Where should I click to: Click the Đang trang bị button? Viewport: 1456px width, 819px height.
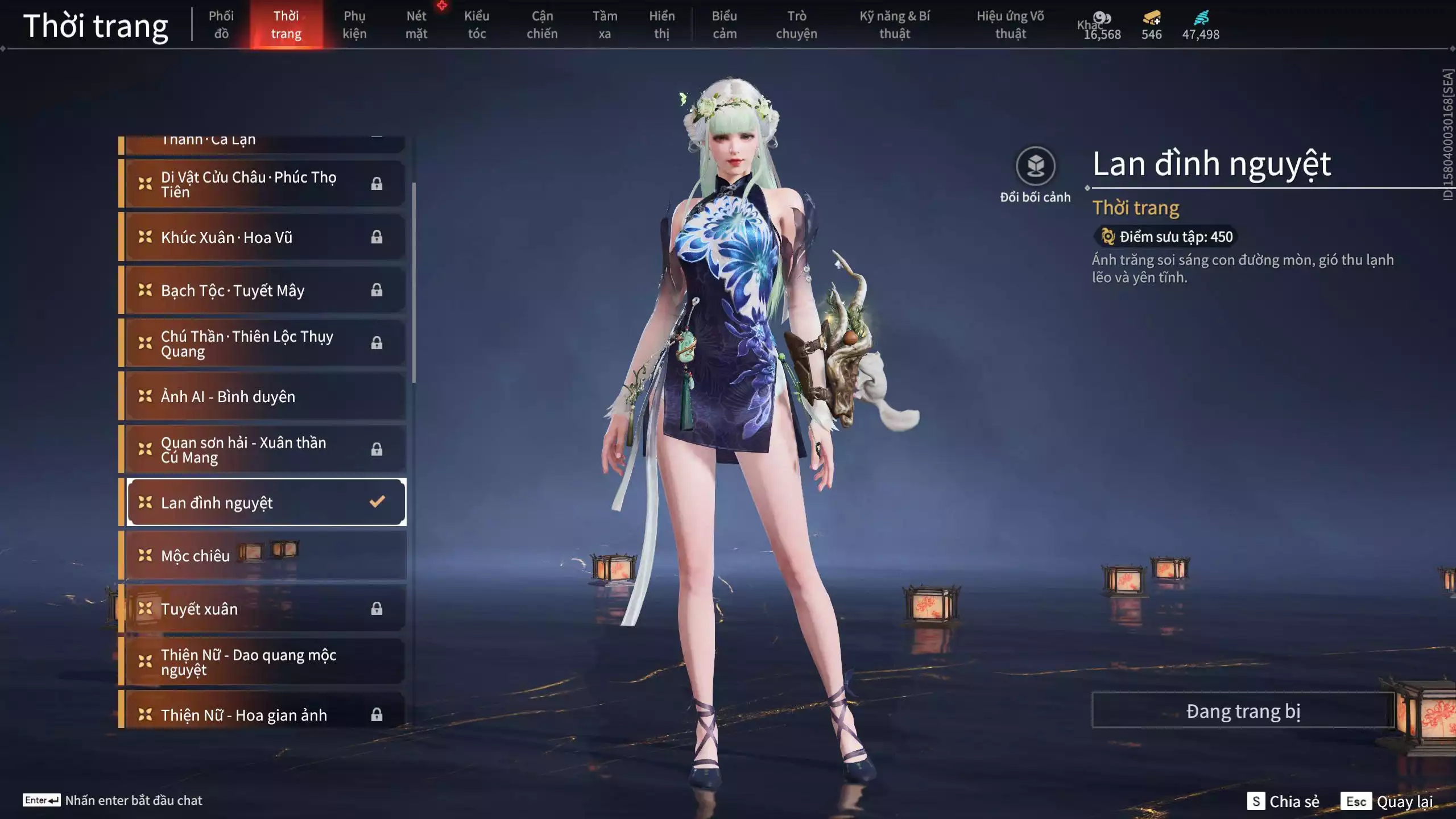[1242, 710]
